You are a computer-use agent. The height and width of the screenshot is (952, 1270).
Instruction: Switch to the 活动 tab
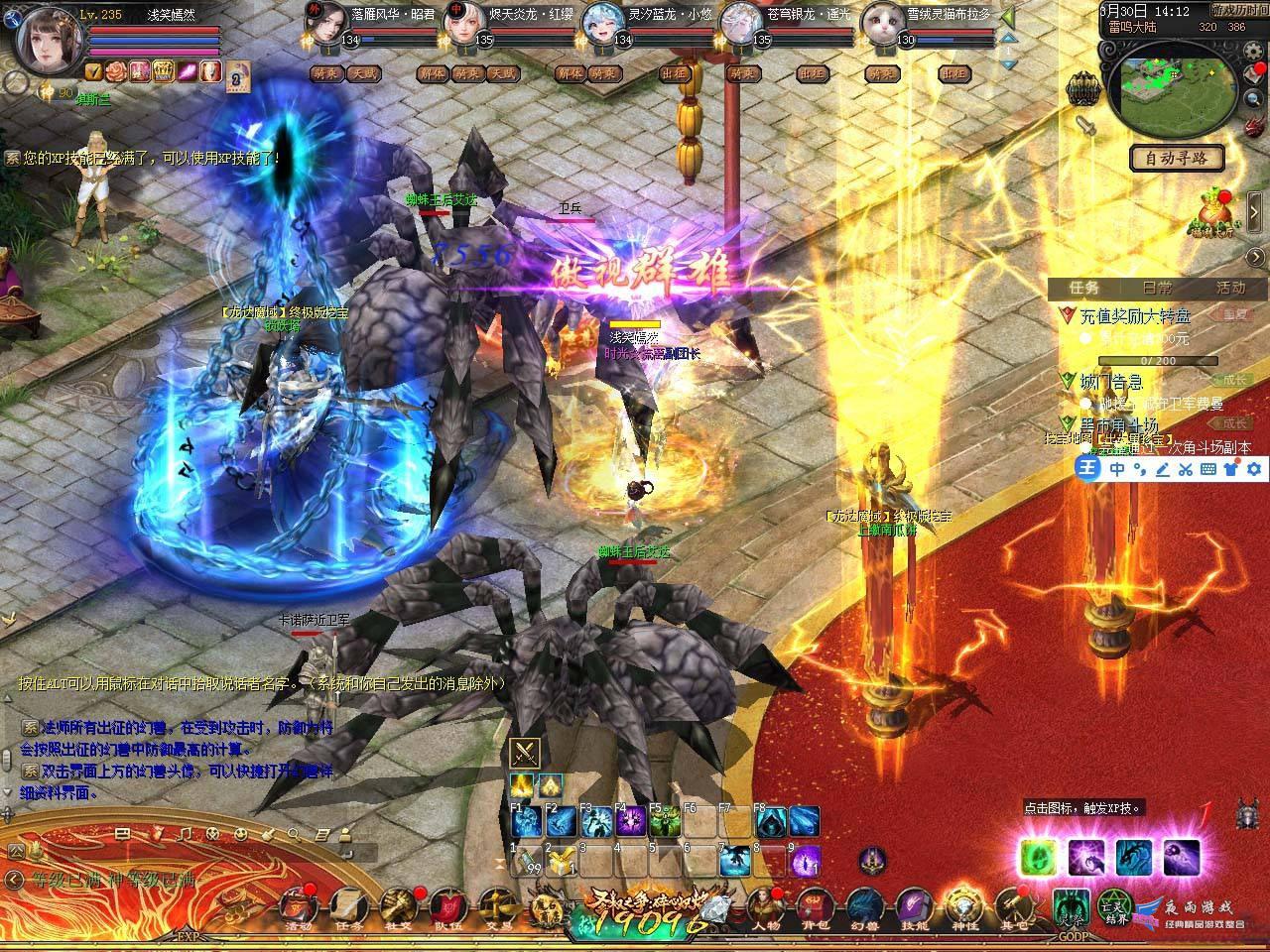click(x=1228, y=288)
